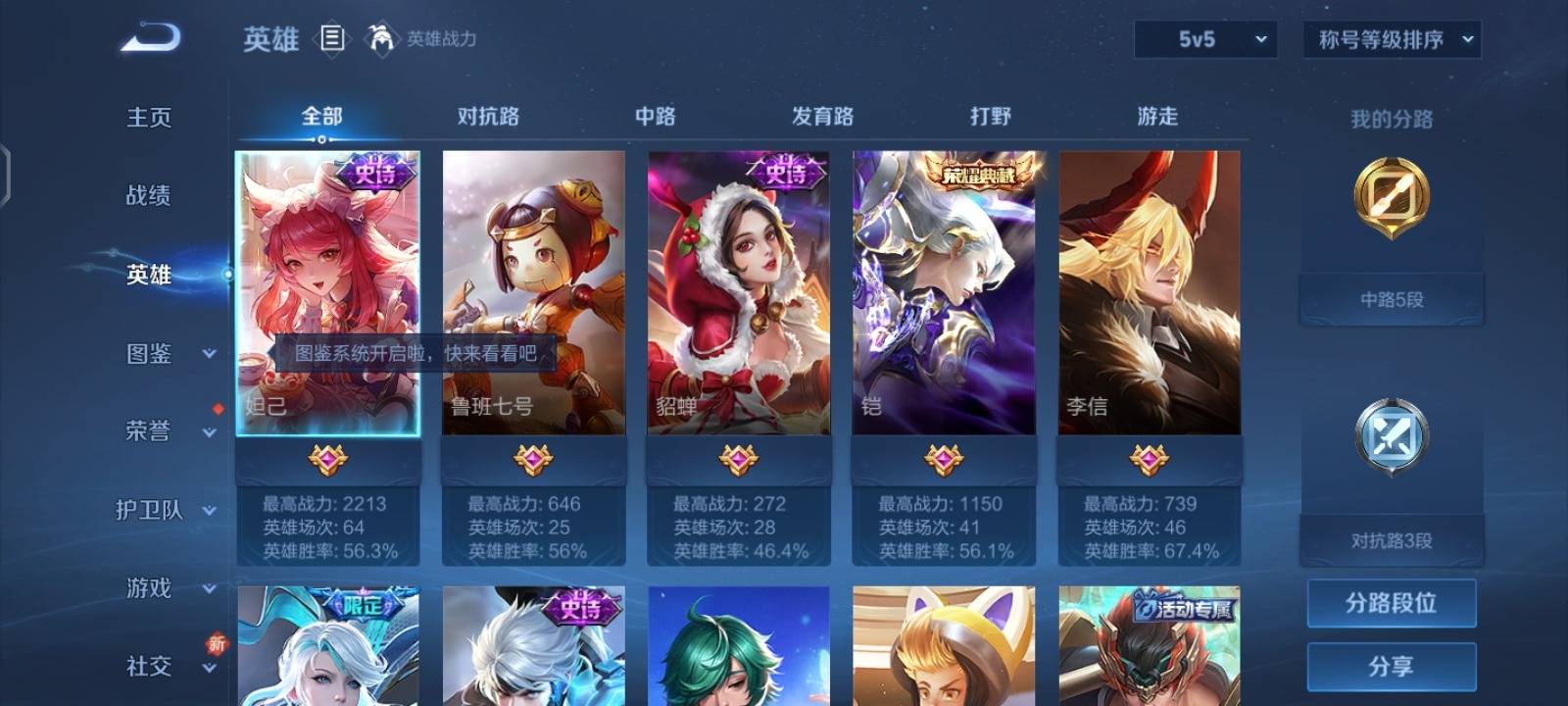Open the 主页 sidebar entry

[149, 118]
